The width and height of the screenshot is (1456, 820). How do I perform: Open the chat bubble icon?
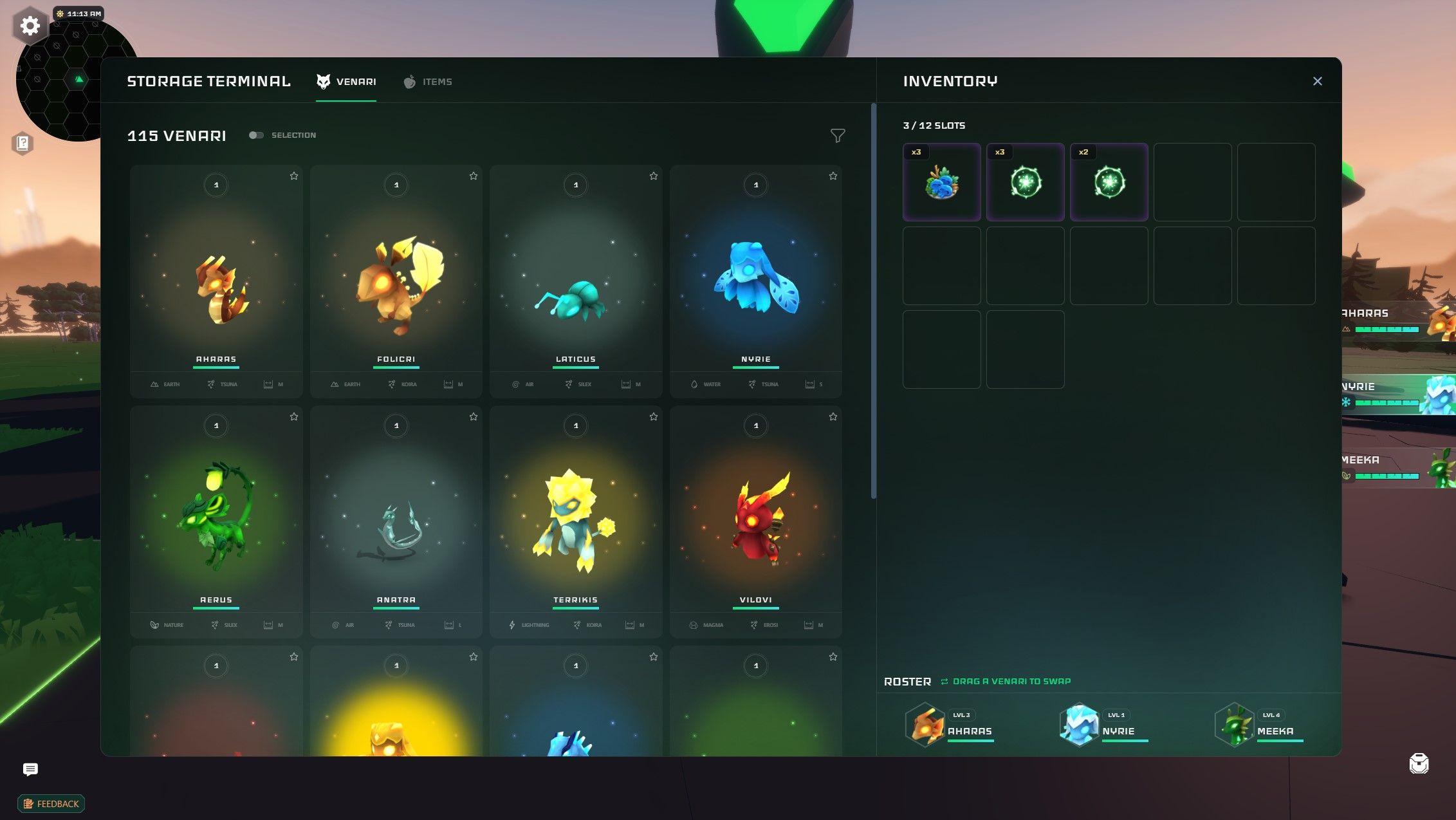(x=30, y=769)
